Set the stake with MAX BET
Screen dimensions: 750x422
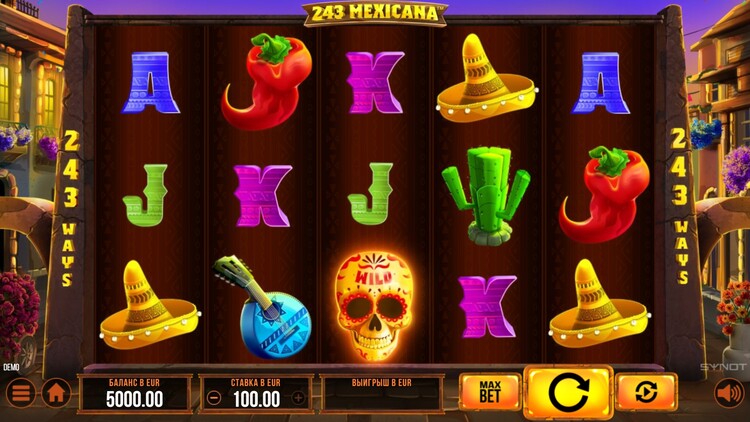(490, 392)
